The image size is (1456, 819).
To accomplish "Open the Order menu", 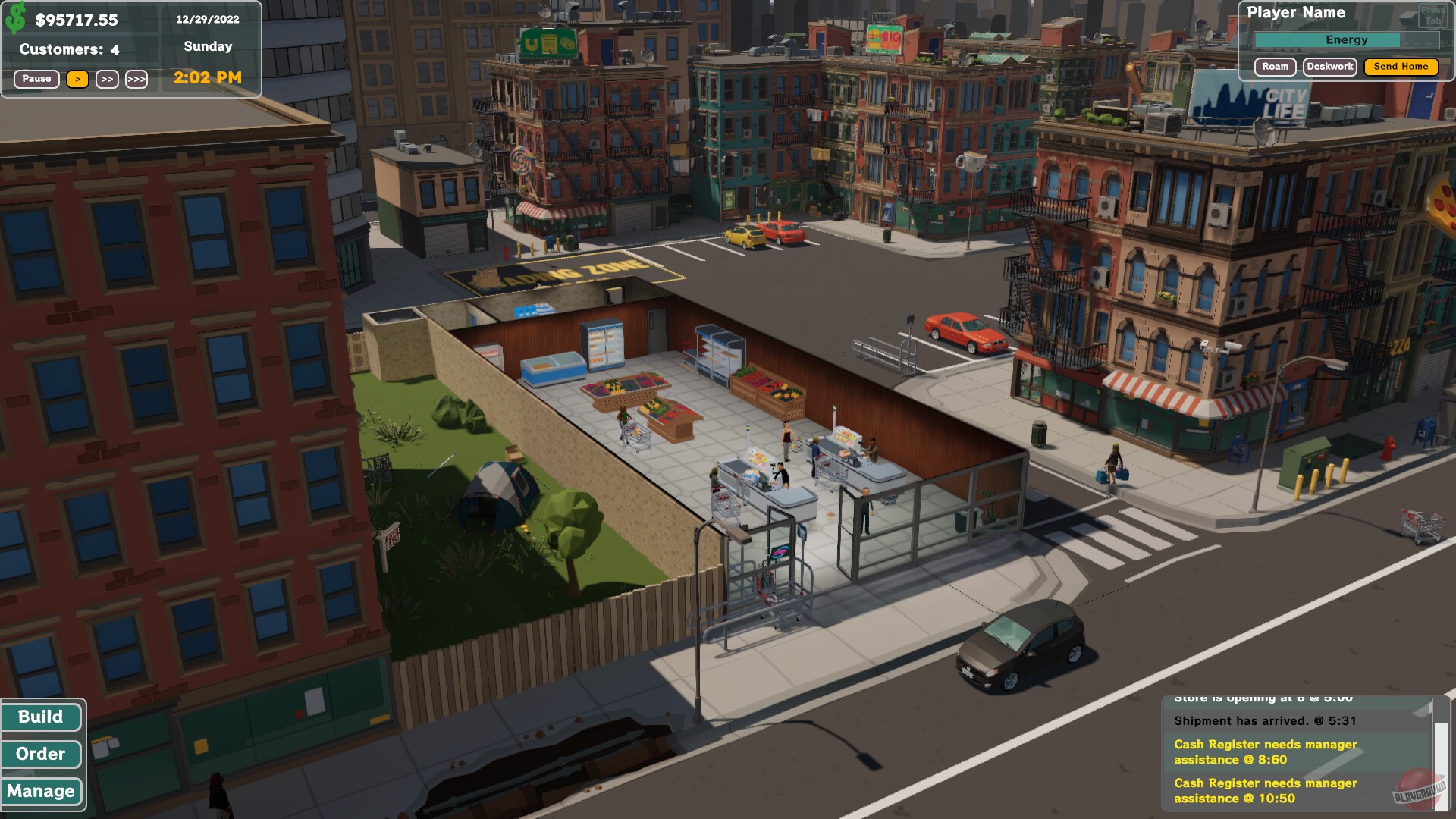I will pyautogui.click(x=42, y=754).
